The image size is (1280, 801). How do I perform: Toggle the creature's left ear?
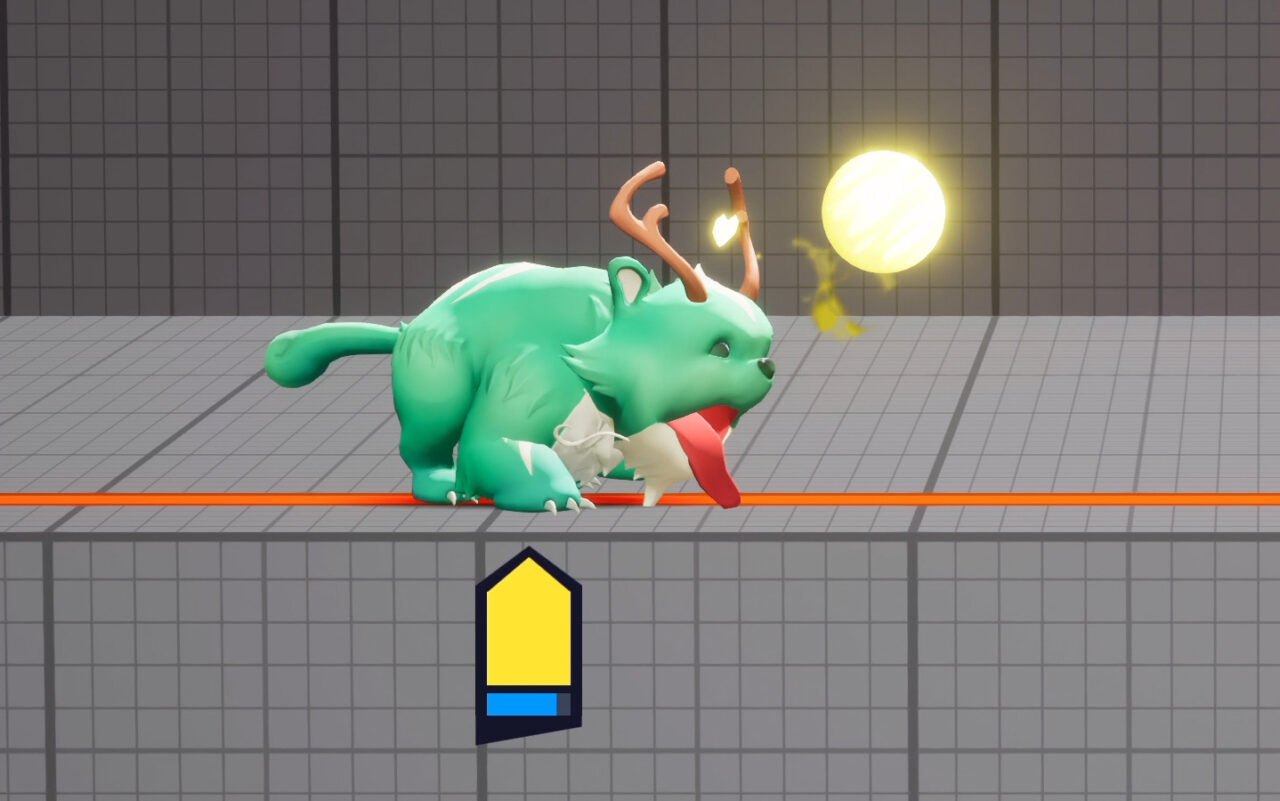630,285
